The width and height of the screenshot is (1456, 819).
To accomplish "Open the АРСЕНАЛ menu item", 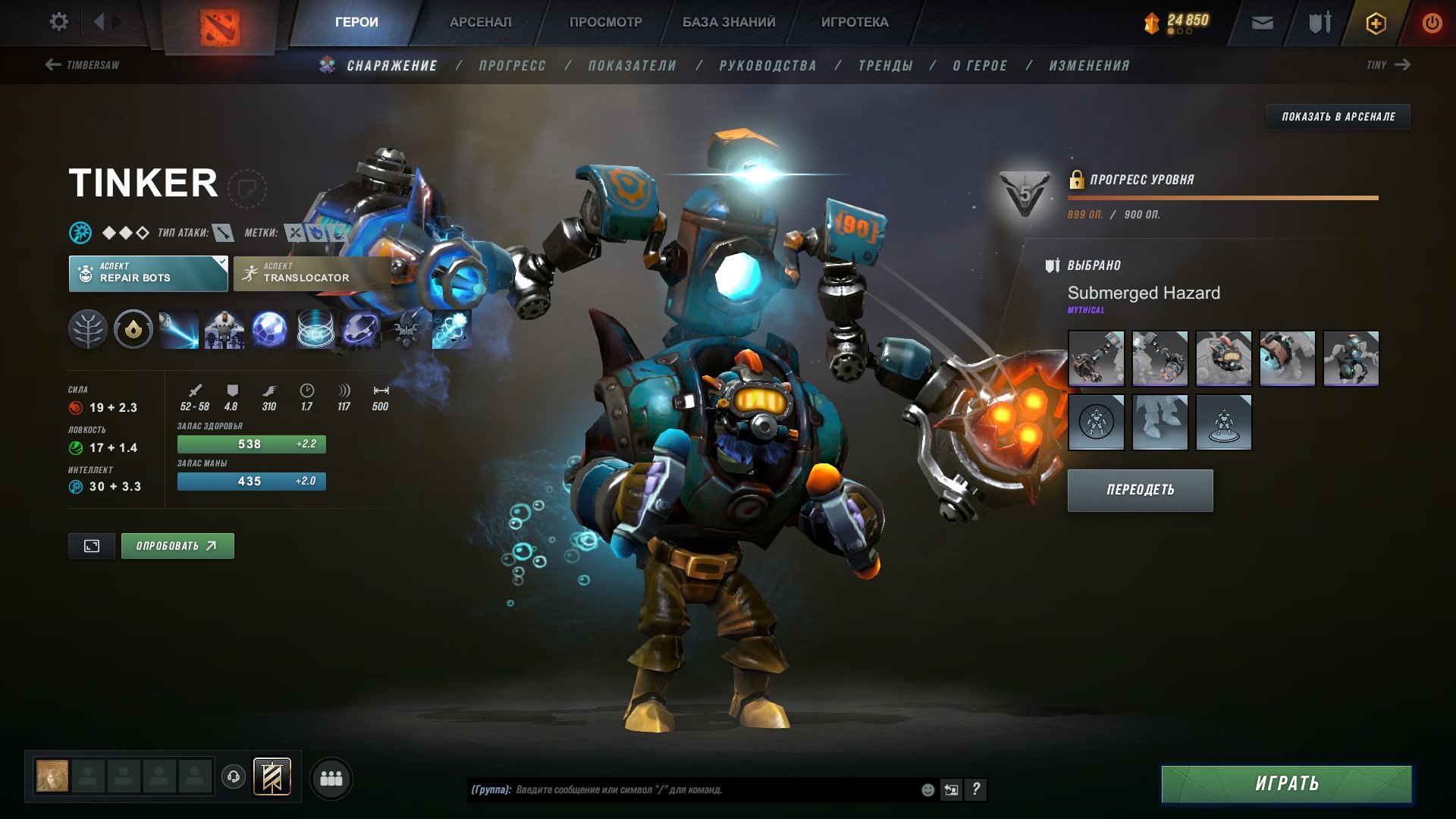I will coord(480,22).
